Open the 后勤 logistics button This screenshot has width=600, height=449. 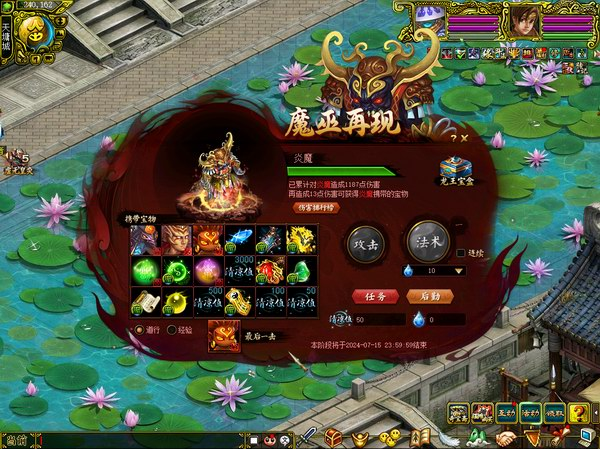(x=429, y=296)
